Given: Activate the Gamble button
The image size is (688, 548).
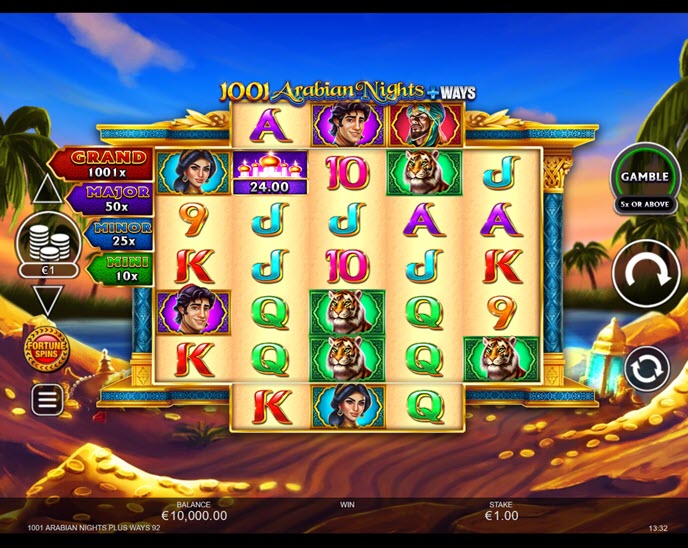Looking at the screenshot, I should coord(645,178).
